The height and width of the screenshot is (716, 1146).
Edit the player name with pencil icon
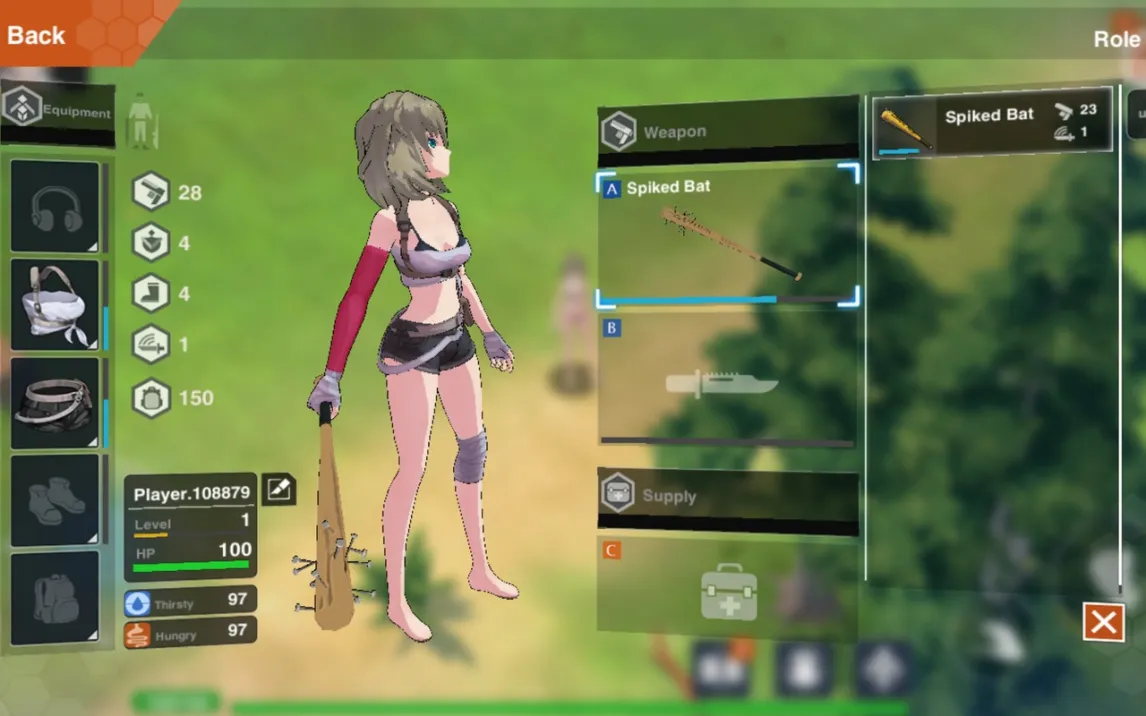coord(279,489)
